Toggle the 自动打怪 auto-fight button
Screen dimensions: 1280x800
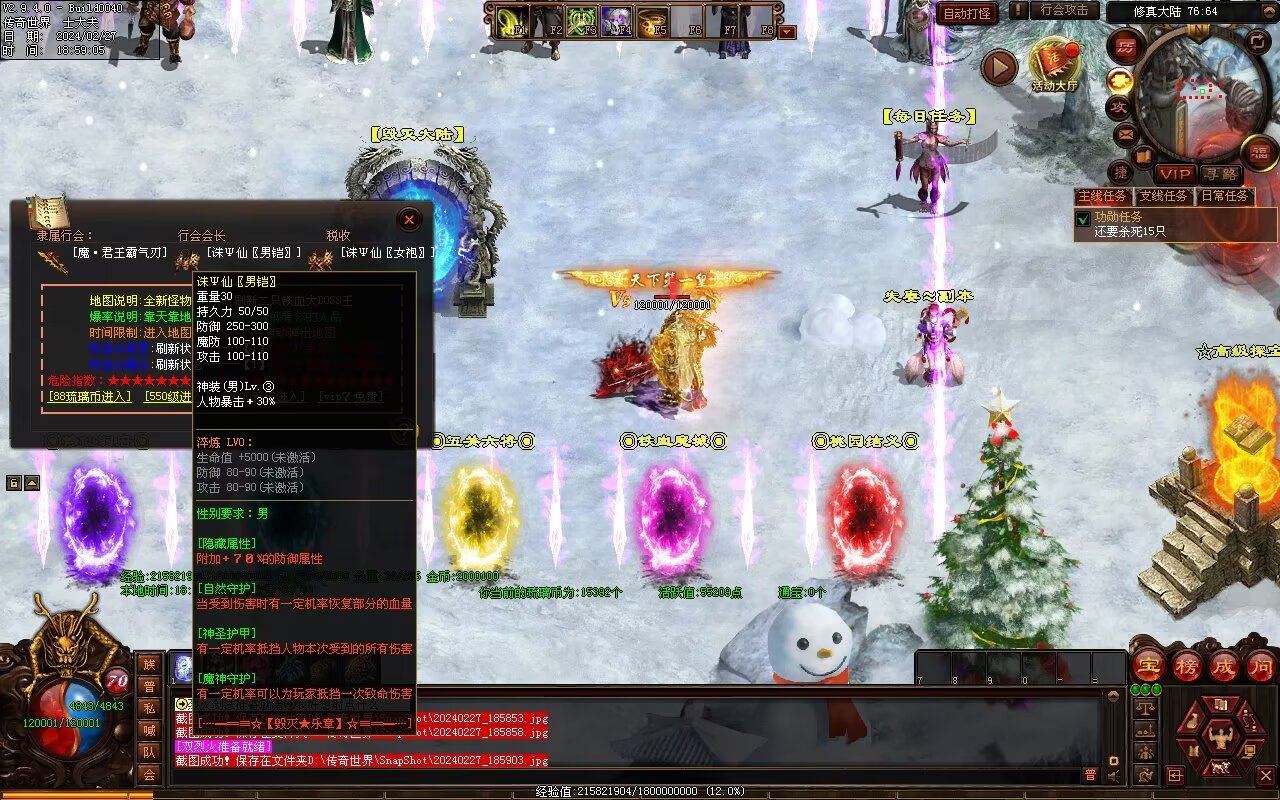click(x=967, y=13)
